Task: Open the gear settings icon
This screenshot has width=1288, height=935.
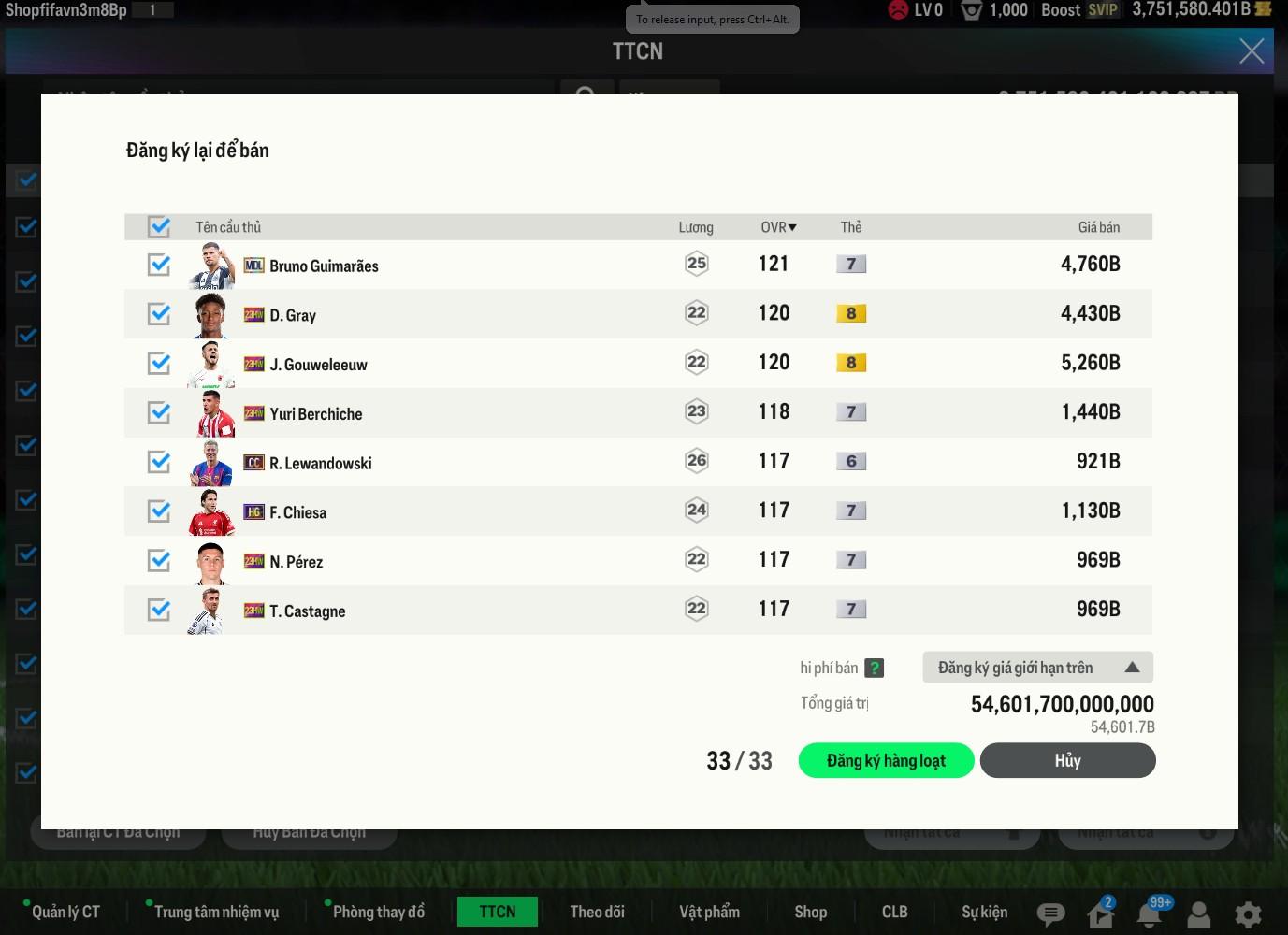Action: pyautogui.click(x=1248, y=913)
